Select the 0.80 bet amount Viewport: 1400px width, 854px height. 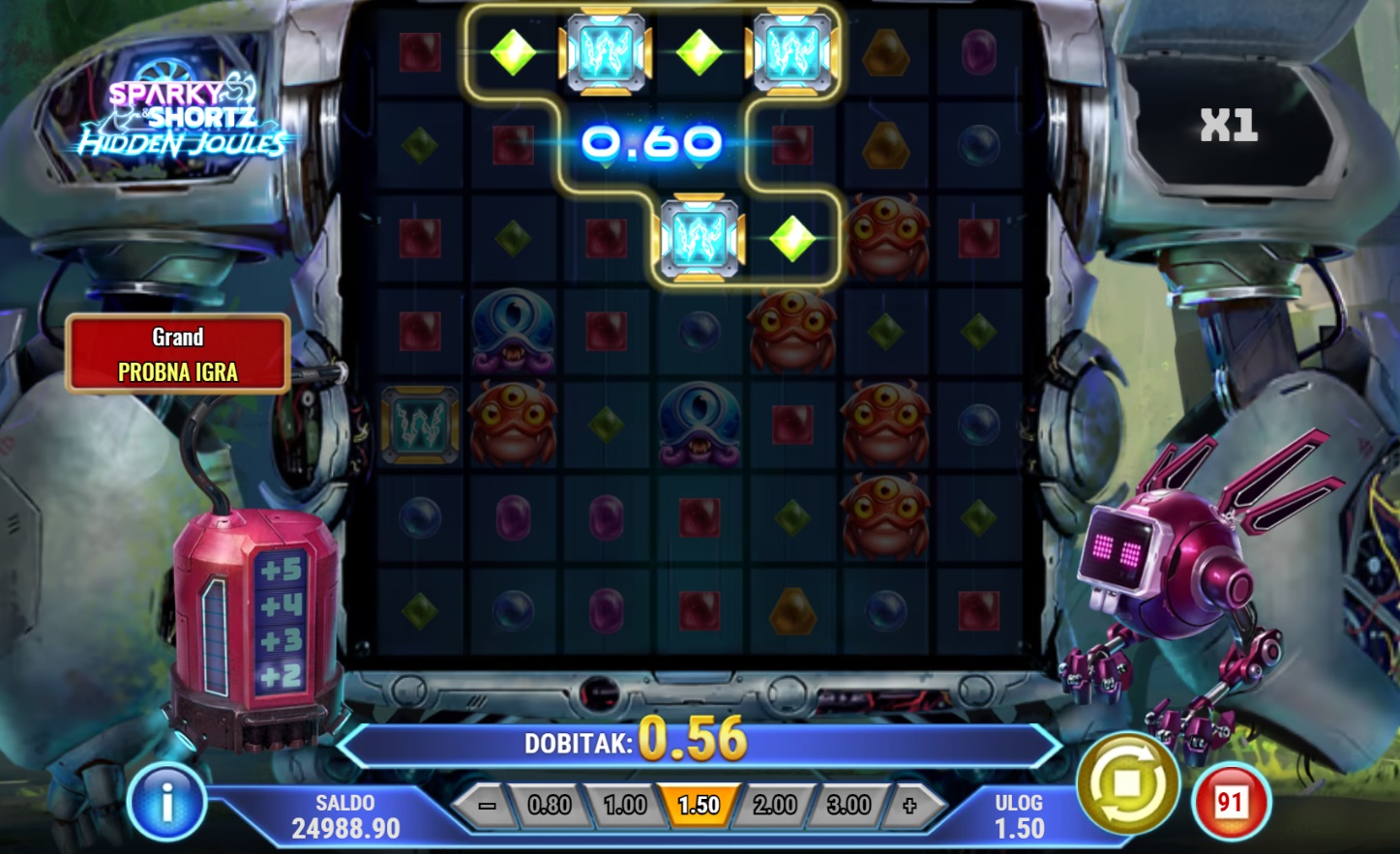click(x=550, y=806)
